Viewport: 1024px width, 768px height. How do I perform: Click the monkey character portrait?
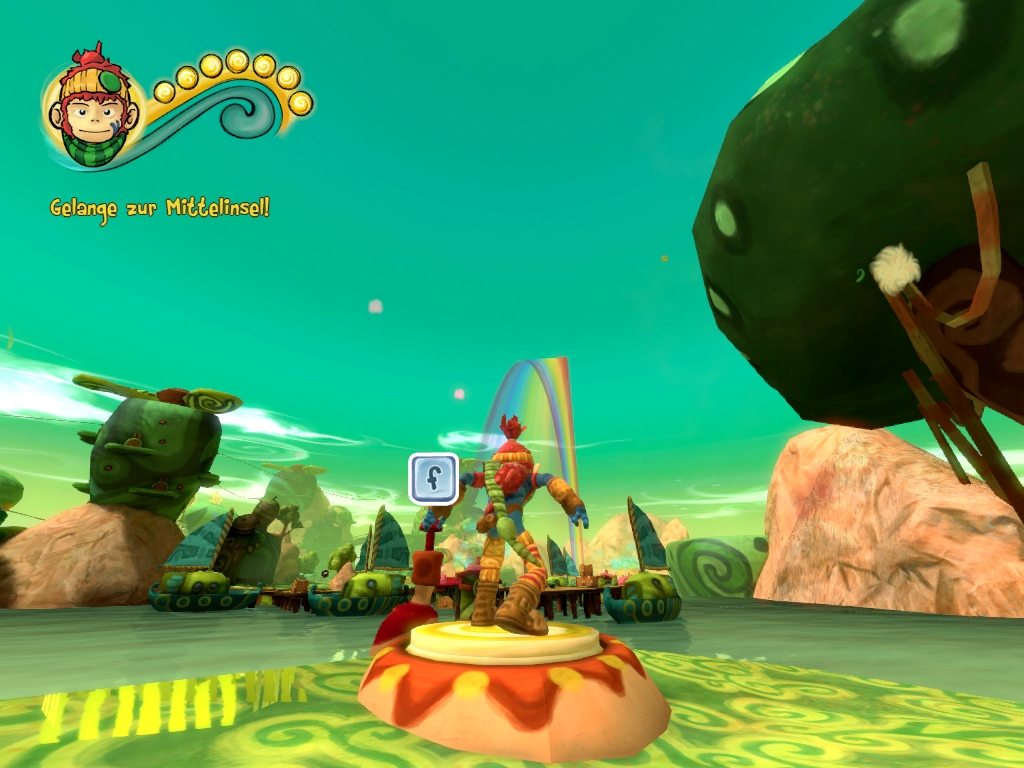tap(94, 108)
